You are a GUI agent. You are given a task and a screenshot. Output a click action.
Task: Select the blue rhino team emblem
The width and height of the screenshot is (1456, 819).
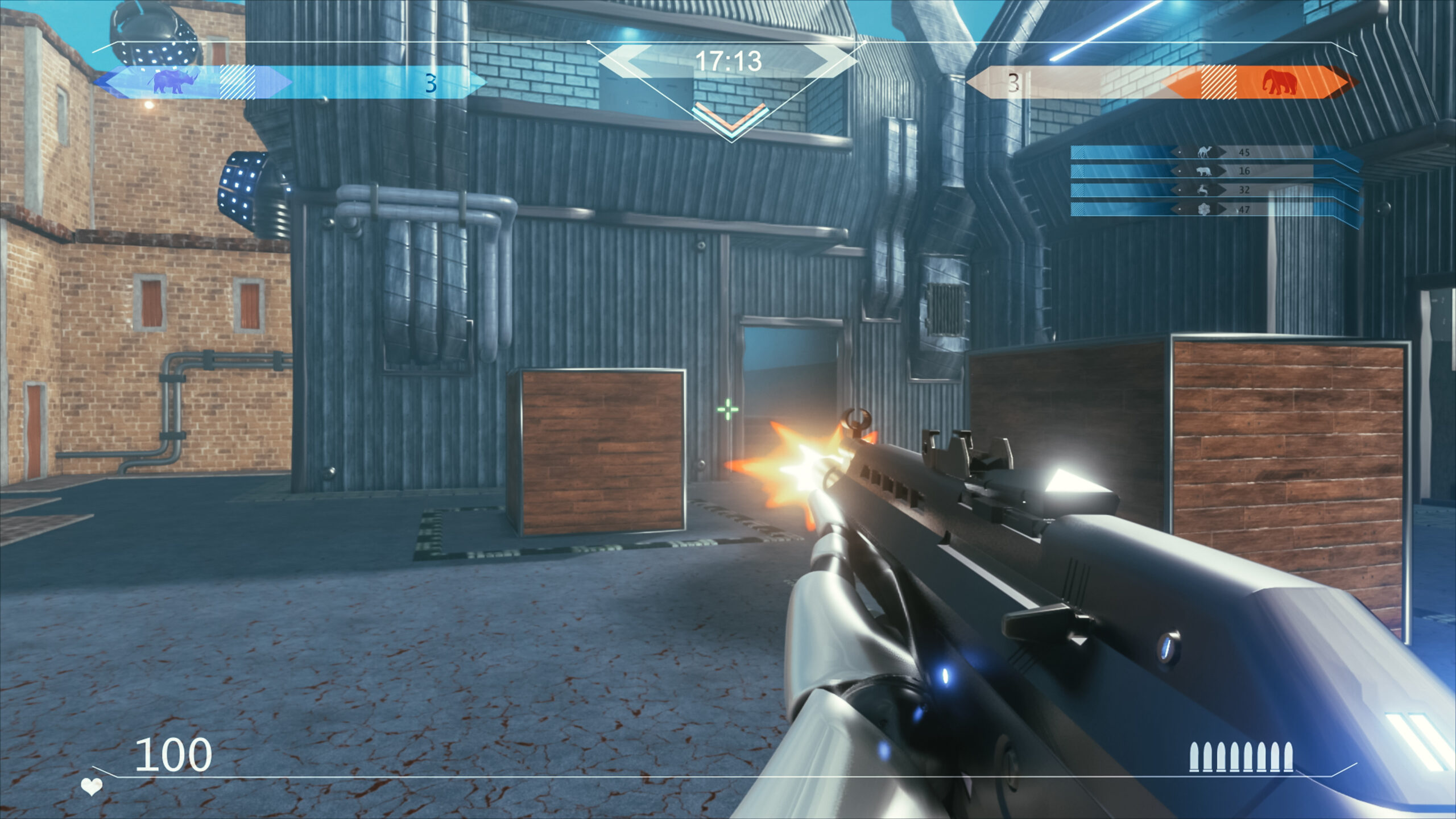pyautogui.click(x=174, y=82)
